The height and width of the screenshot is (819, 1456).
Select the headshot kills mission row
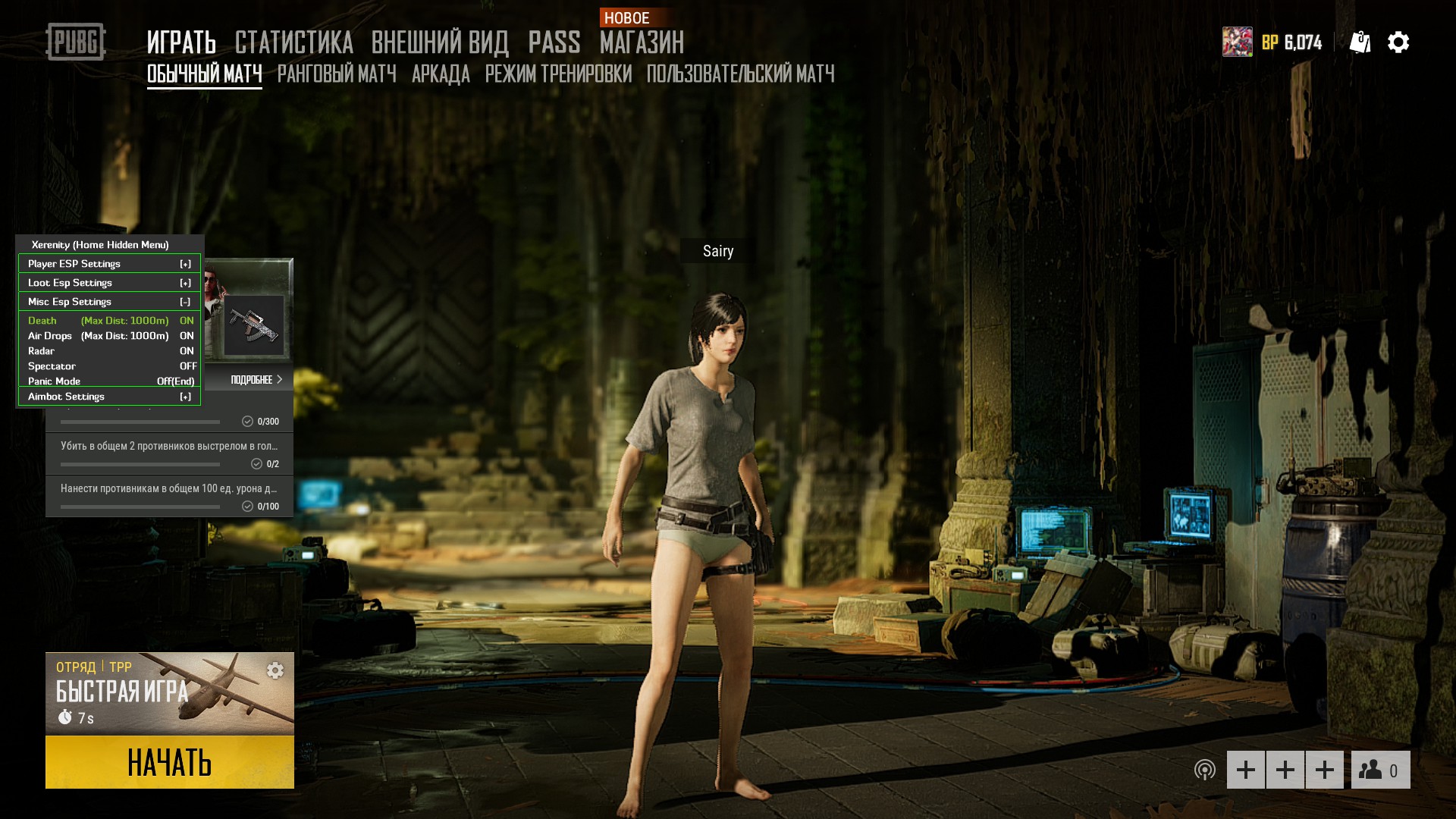(169, 453)
